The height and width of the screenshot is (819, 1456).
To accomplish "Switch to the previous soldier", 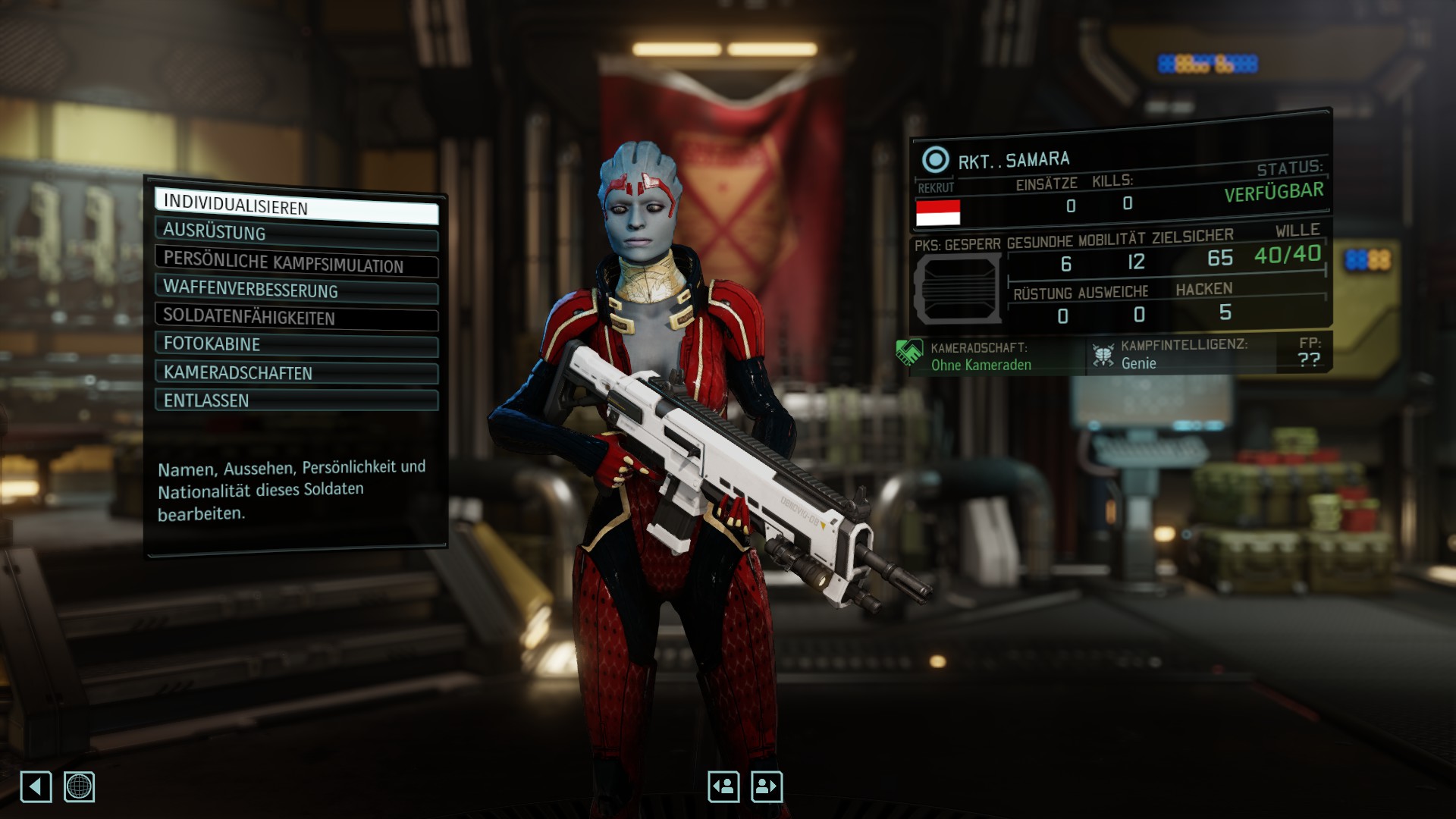I will 723,786.
